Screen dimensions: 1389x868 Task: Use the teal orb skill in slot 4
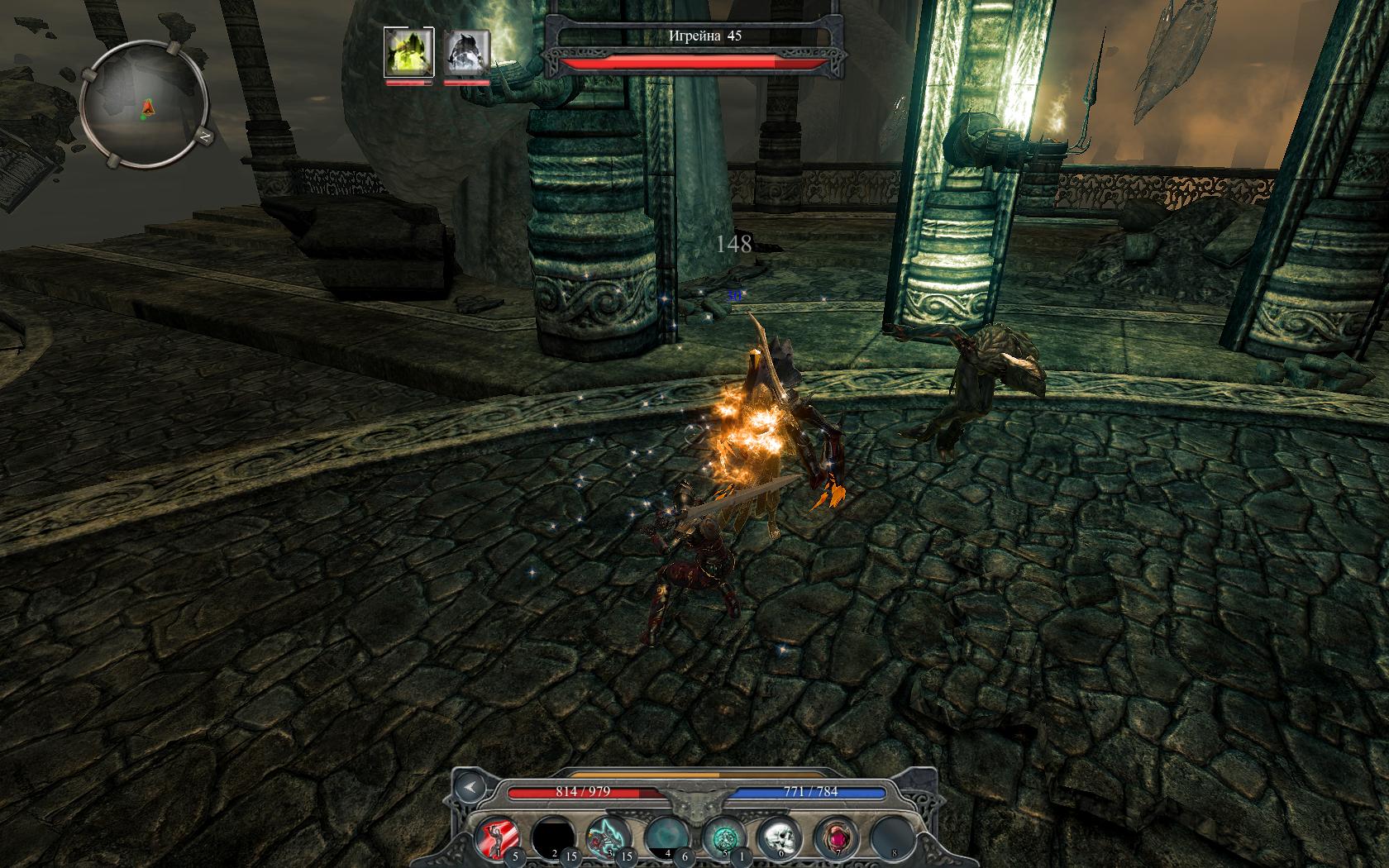(x=666, y=836)
